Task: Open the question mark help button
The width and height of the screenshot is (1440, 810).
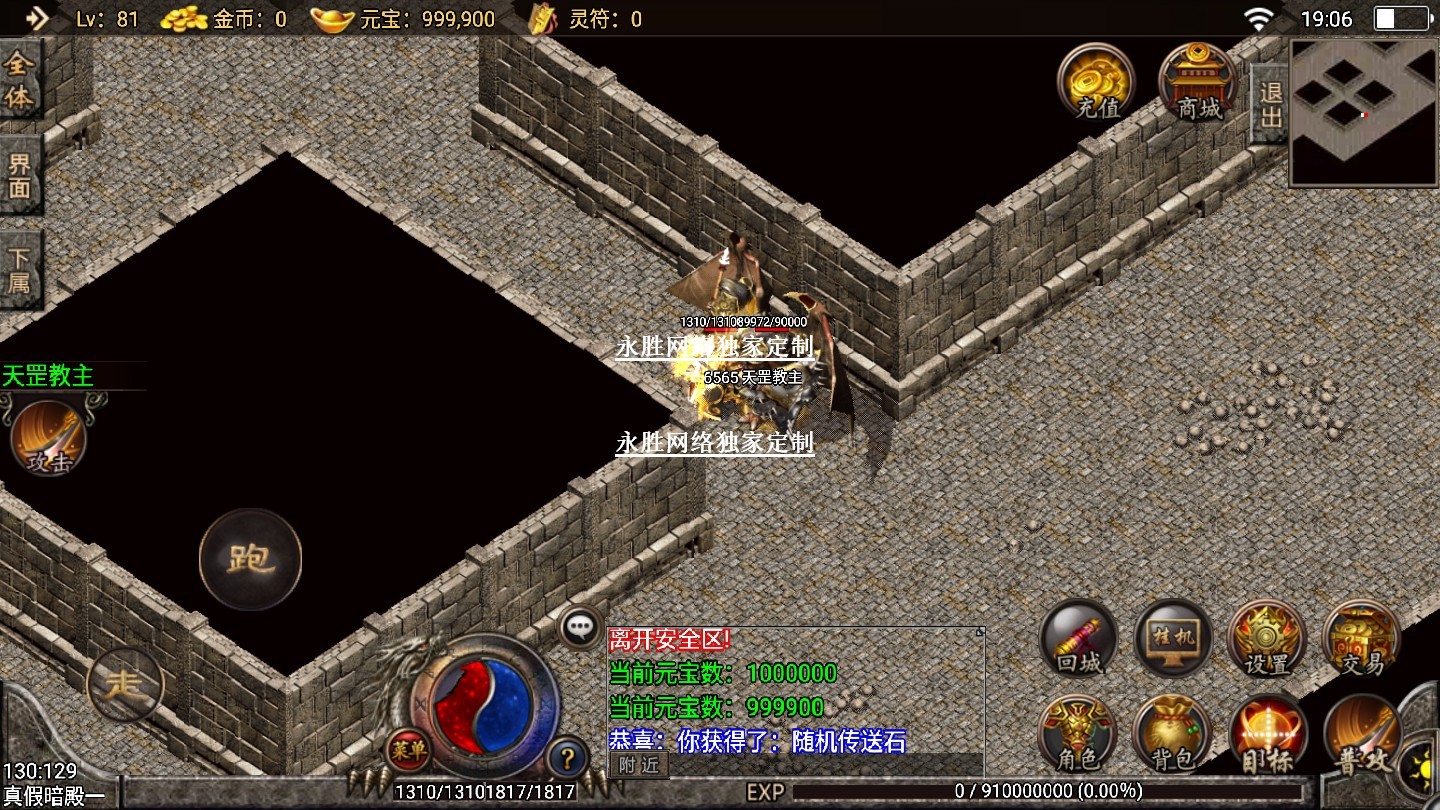Action: coord(566,756)
